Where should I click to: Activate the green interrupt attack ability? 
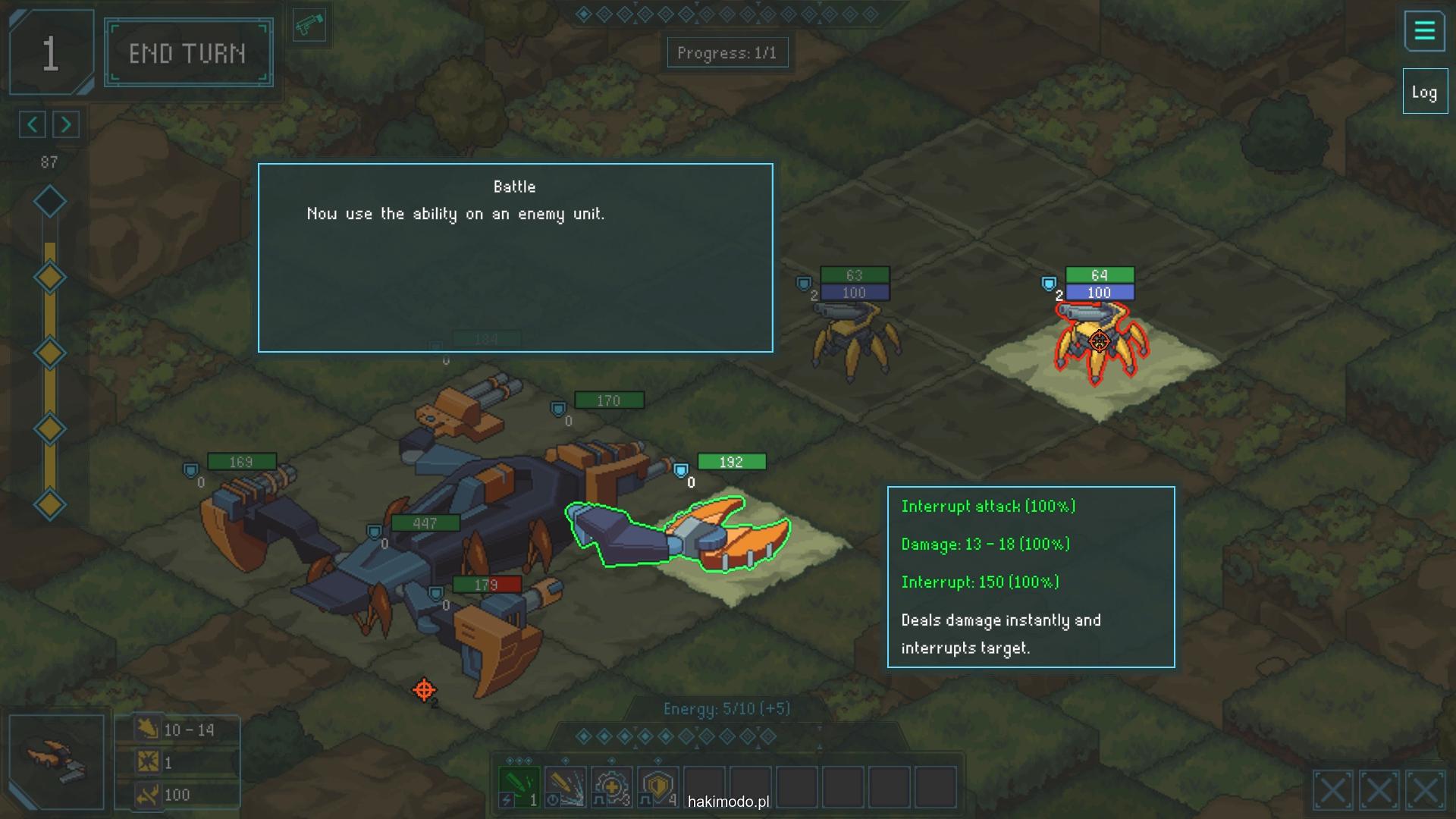(x=519, y=787)
